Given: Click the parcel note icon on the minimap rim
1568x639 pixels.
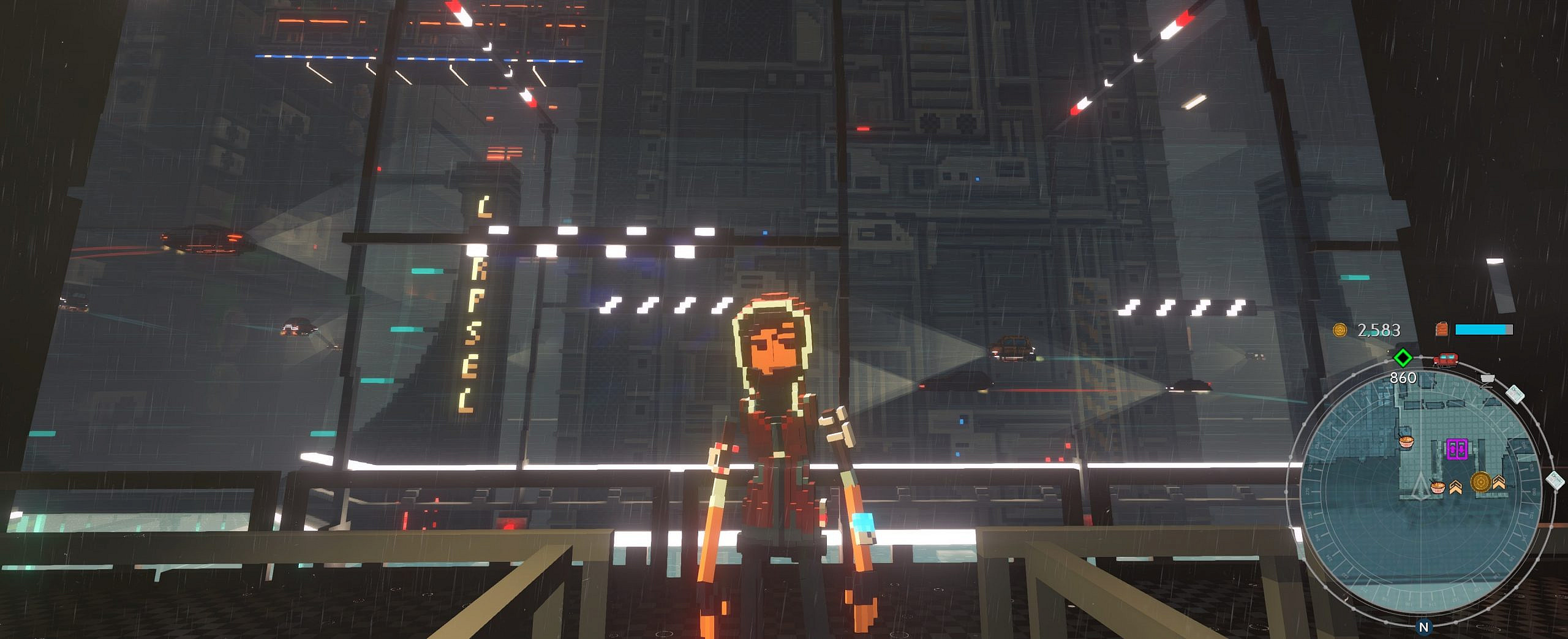Looking at the screenshot, I should [1516, 393].
